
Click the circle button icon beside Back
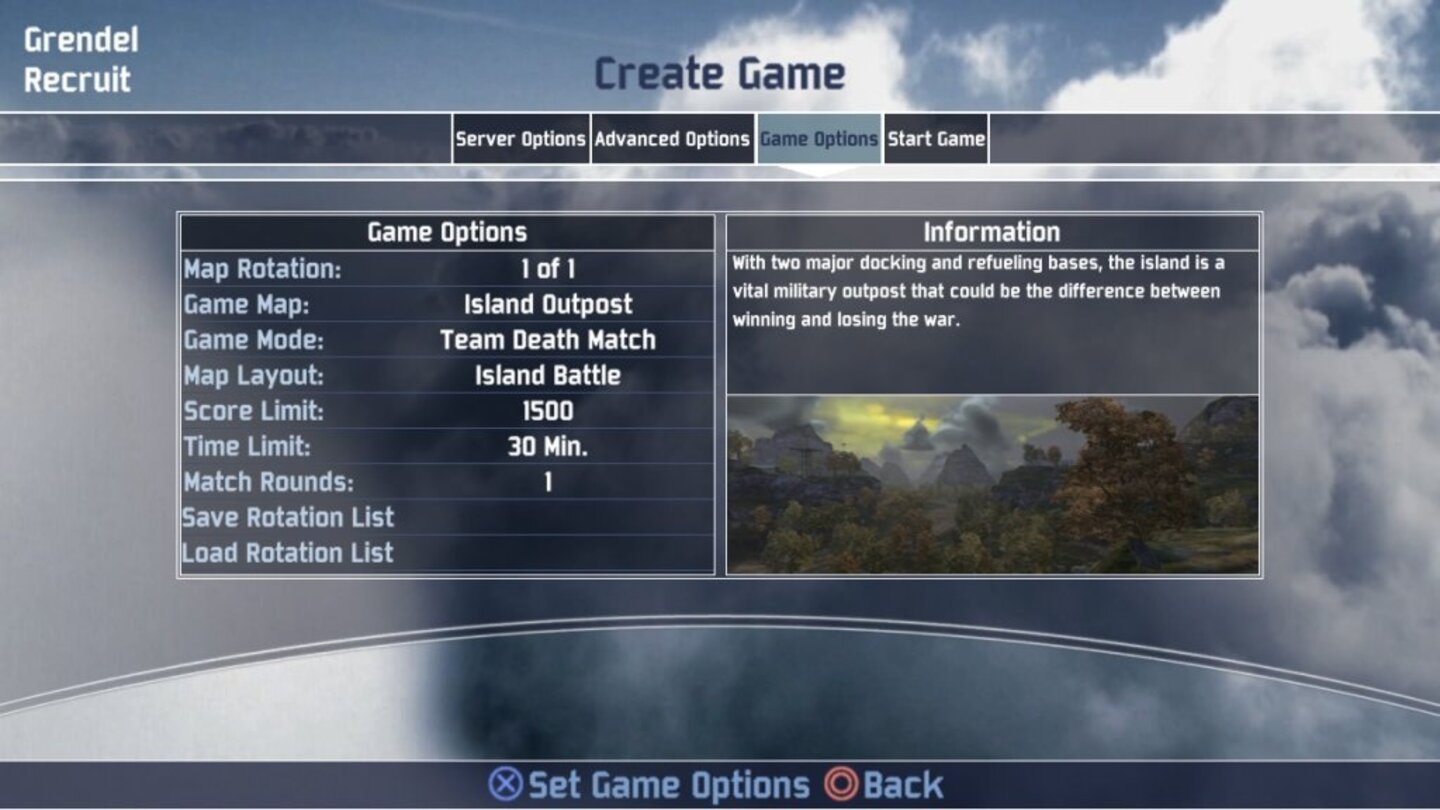coord(841,787)
